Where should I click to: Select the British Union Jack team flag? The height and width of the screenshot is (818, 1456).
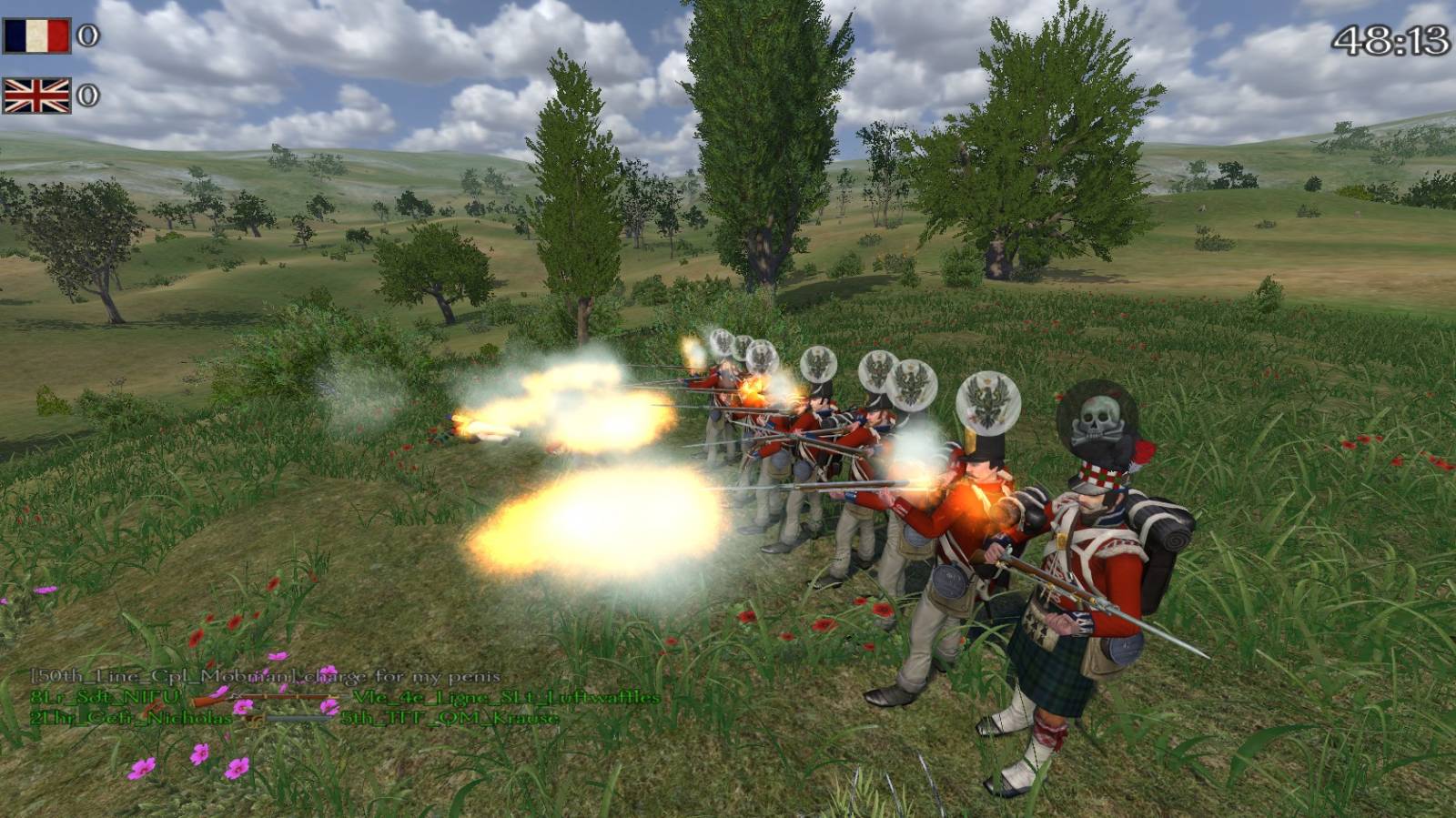(x=36, y=96)
